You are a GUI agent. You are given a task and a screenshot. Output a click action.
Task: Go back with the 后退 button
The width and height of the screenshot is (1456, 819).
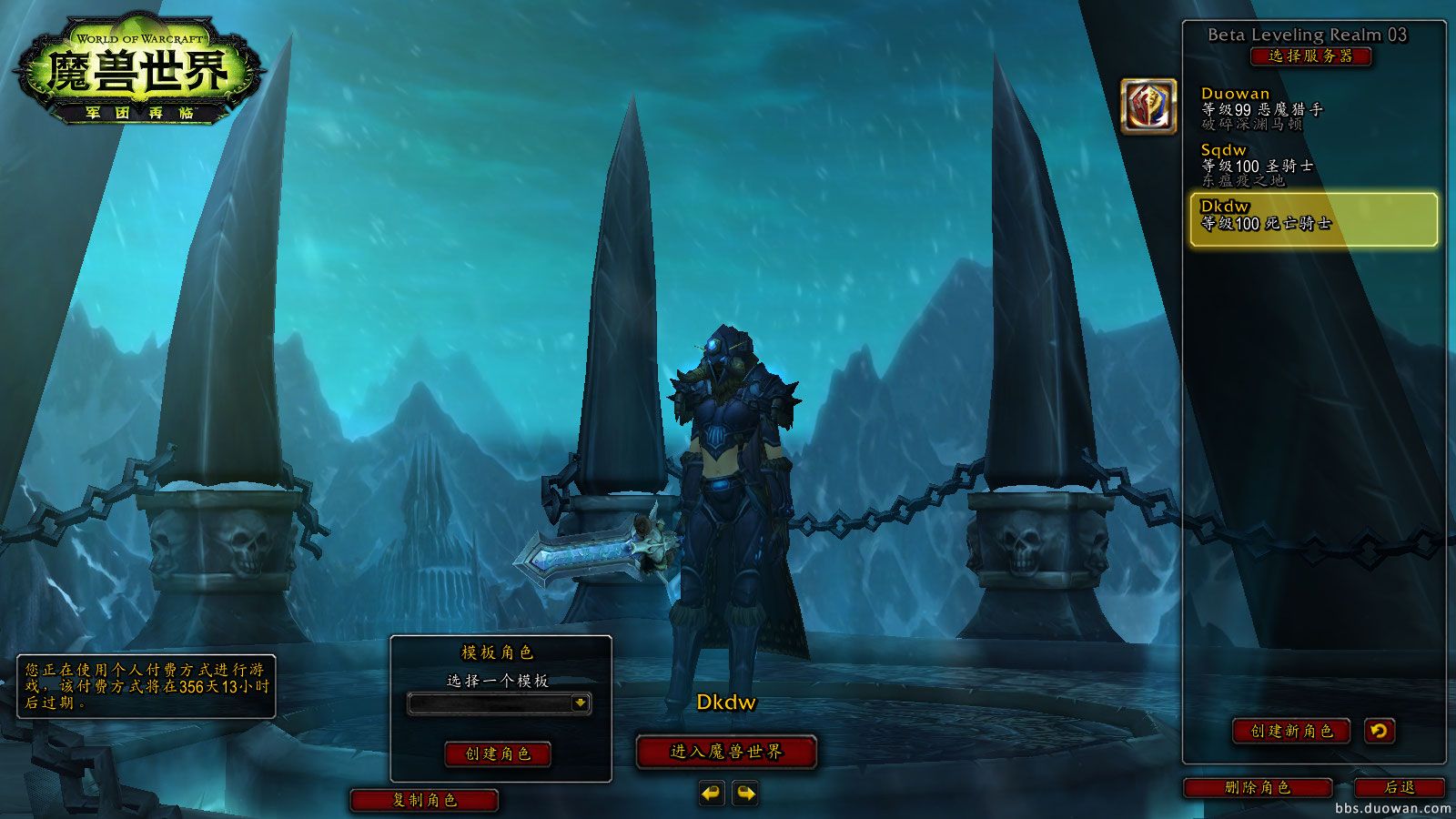tap(1400, 788)
